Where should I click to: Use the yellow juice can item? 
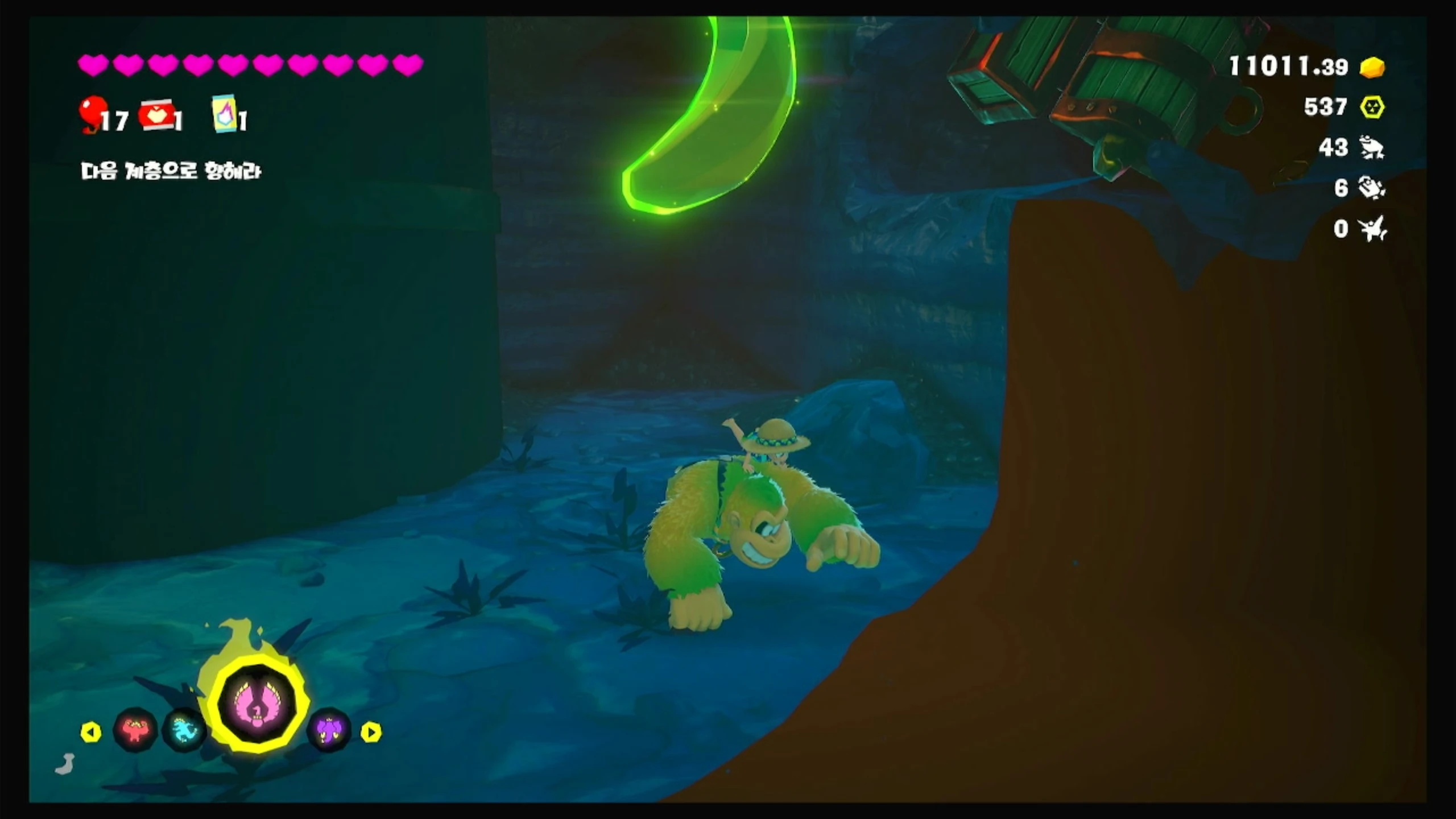225,113
